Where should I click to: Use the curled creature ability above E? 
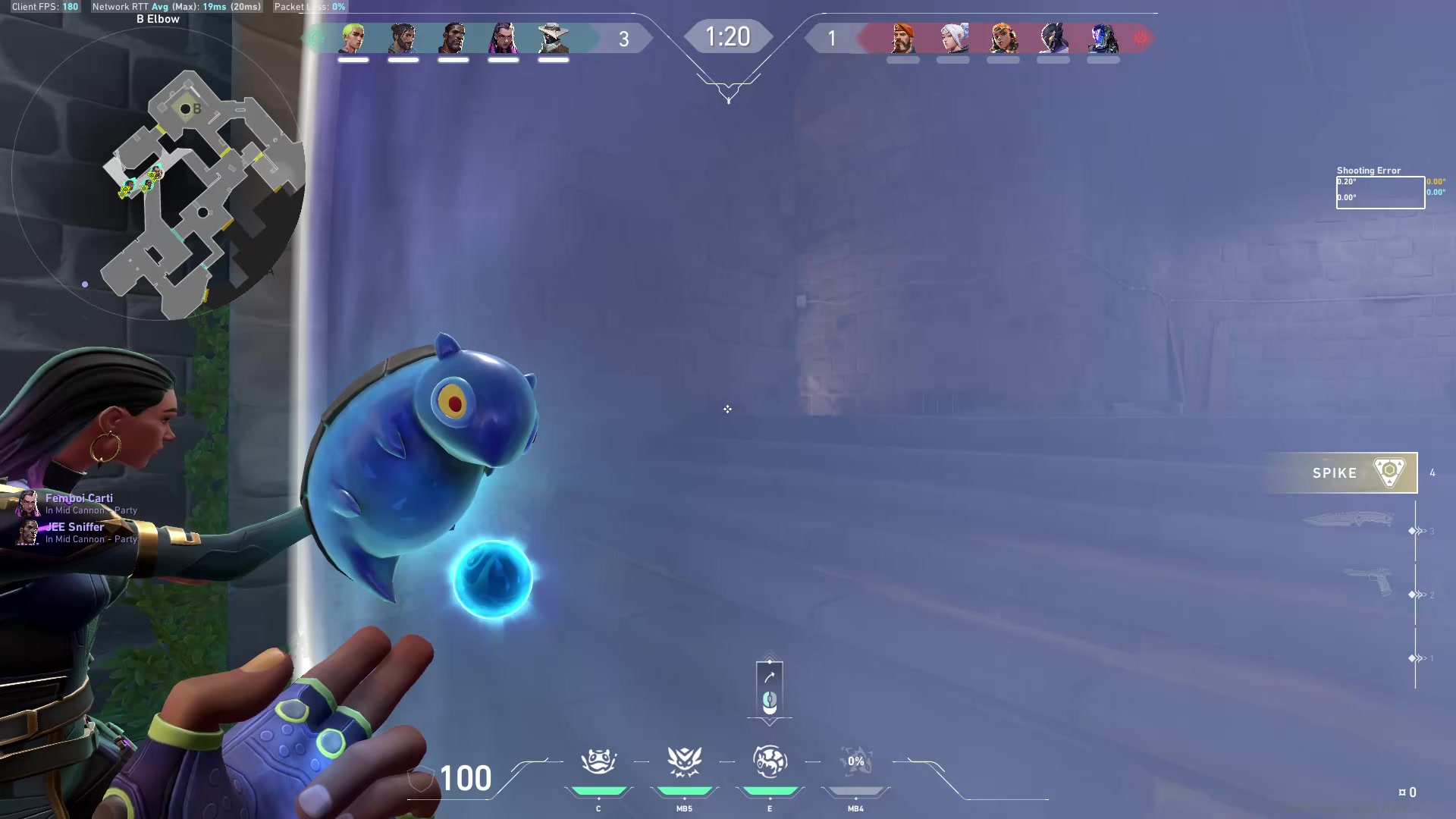[770, 761]
